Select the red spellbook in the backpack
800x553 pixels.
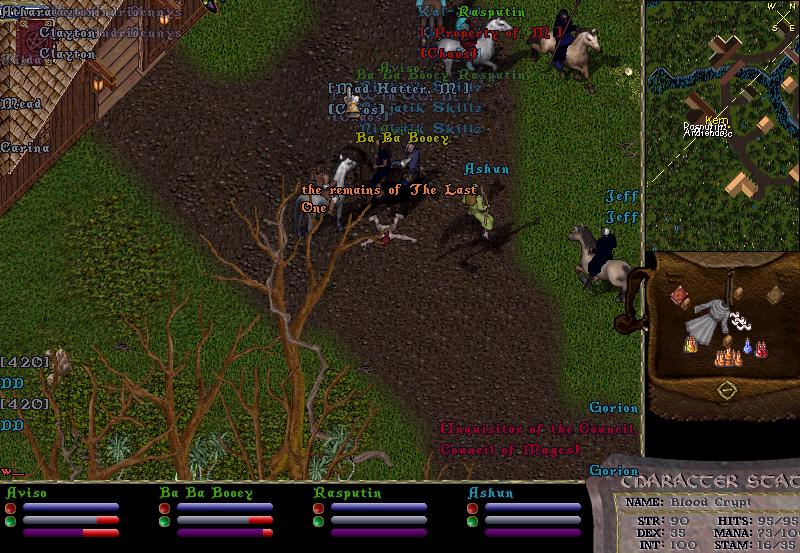[x=682, y=297]
